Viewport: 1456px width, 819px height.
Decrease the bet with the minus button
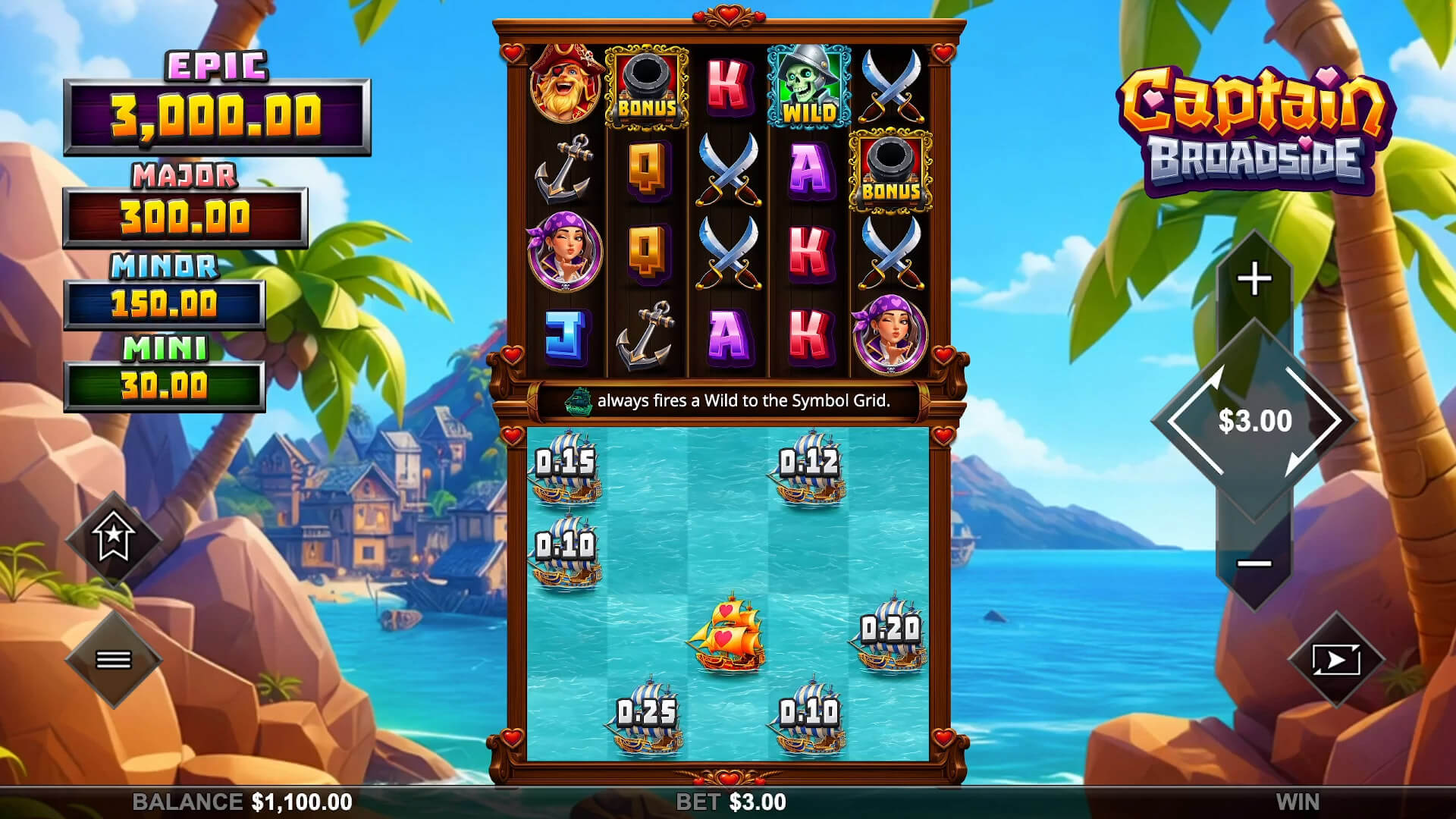click(x=1254, y=563)
